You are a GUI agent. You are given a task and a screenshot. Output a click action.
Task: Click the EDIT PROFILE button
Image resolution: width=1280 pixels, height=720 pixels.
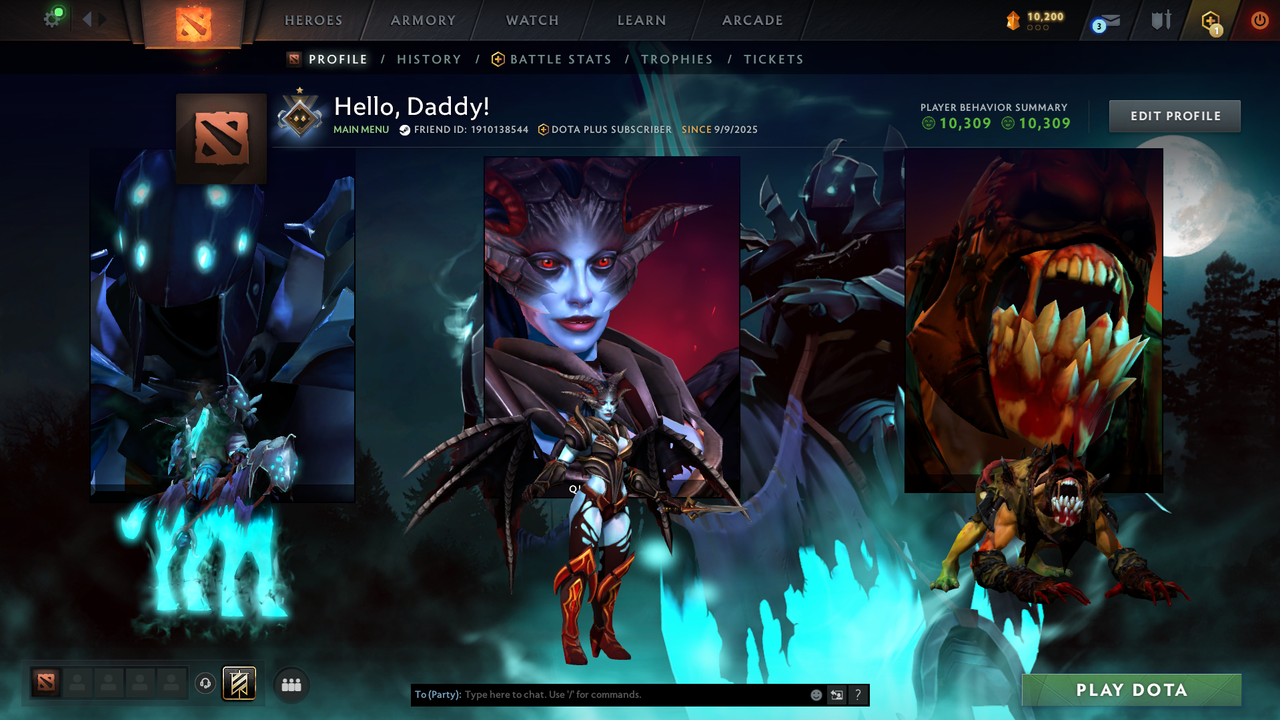click(x=1174, y=116)
